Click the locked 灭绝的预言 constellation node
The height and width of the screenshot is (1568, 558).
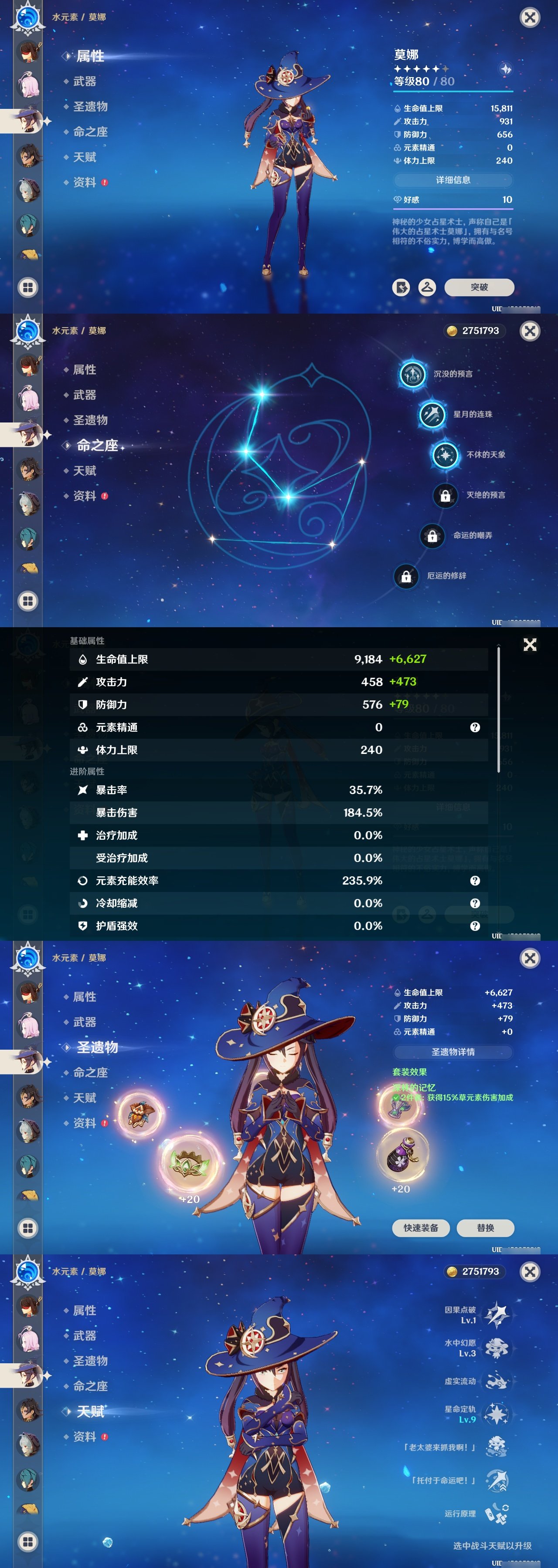tap(445, 496)
